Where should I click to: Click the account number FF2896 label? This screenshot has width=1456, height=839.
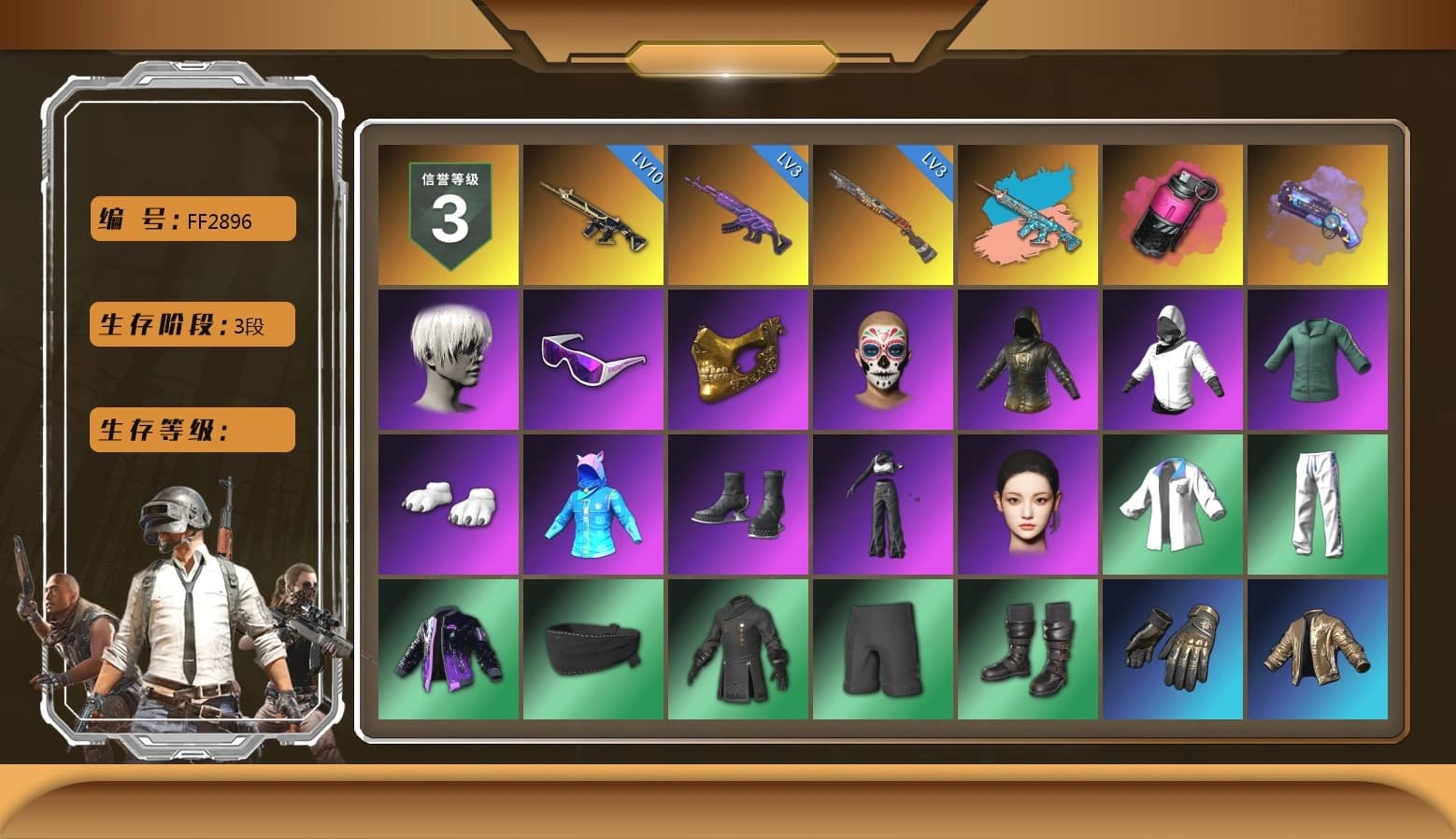coord(191,219)
